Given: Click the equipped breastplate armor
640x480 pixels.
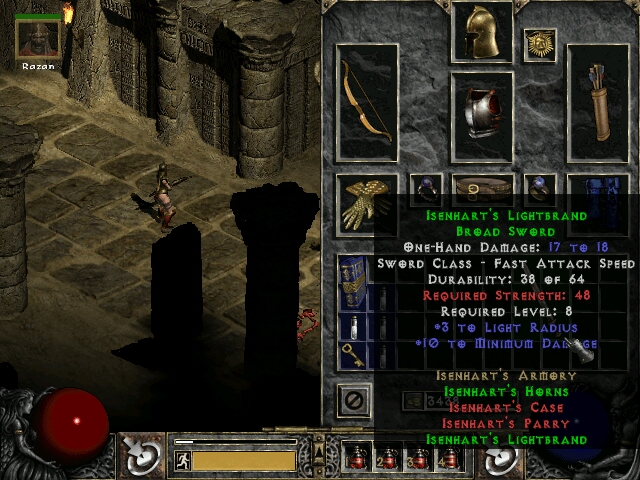Looking at the screenshot, I should [482, 116].
